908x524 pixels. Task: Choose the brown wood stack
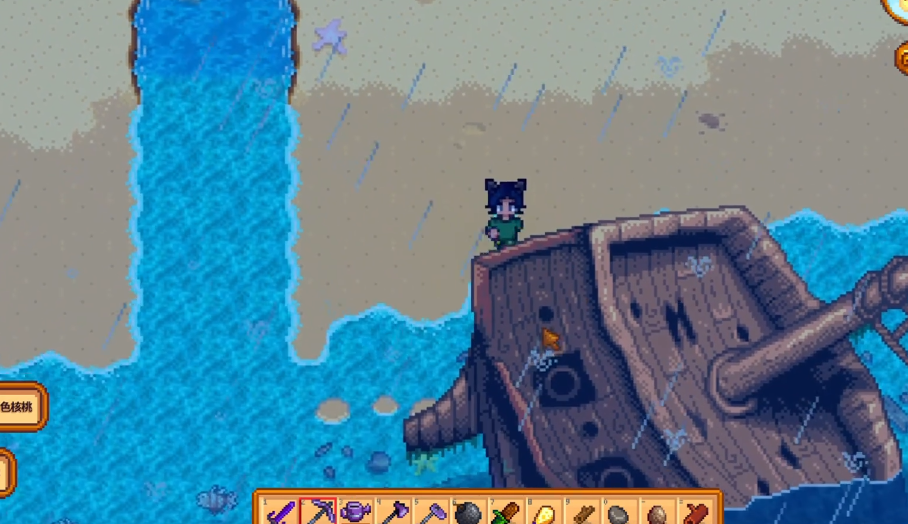tap(581, 513)
